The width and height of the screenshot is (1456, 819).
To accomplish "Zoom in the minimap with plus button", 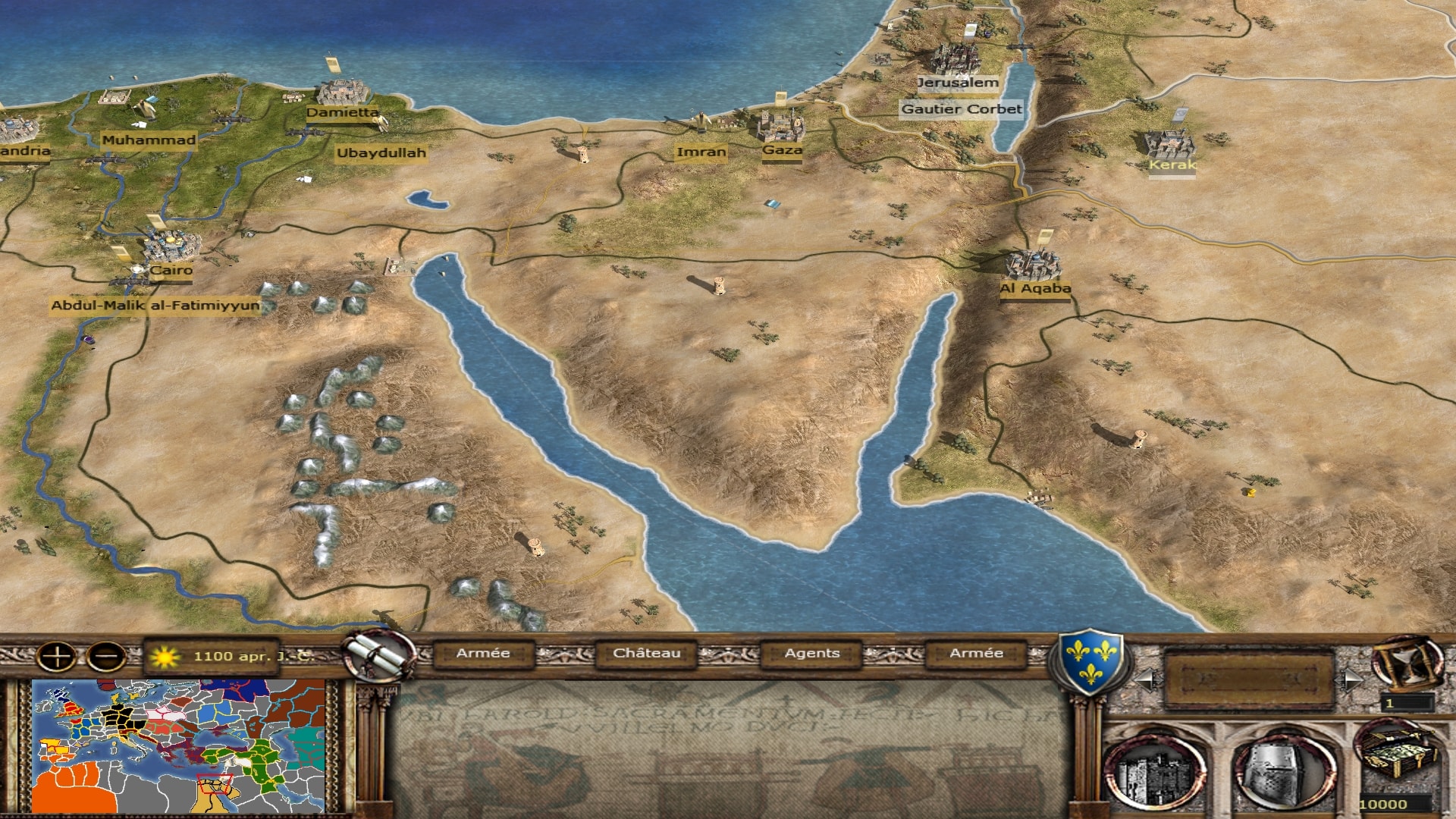I will click(x=57, y=656).
